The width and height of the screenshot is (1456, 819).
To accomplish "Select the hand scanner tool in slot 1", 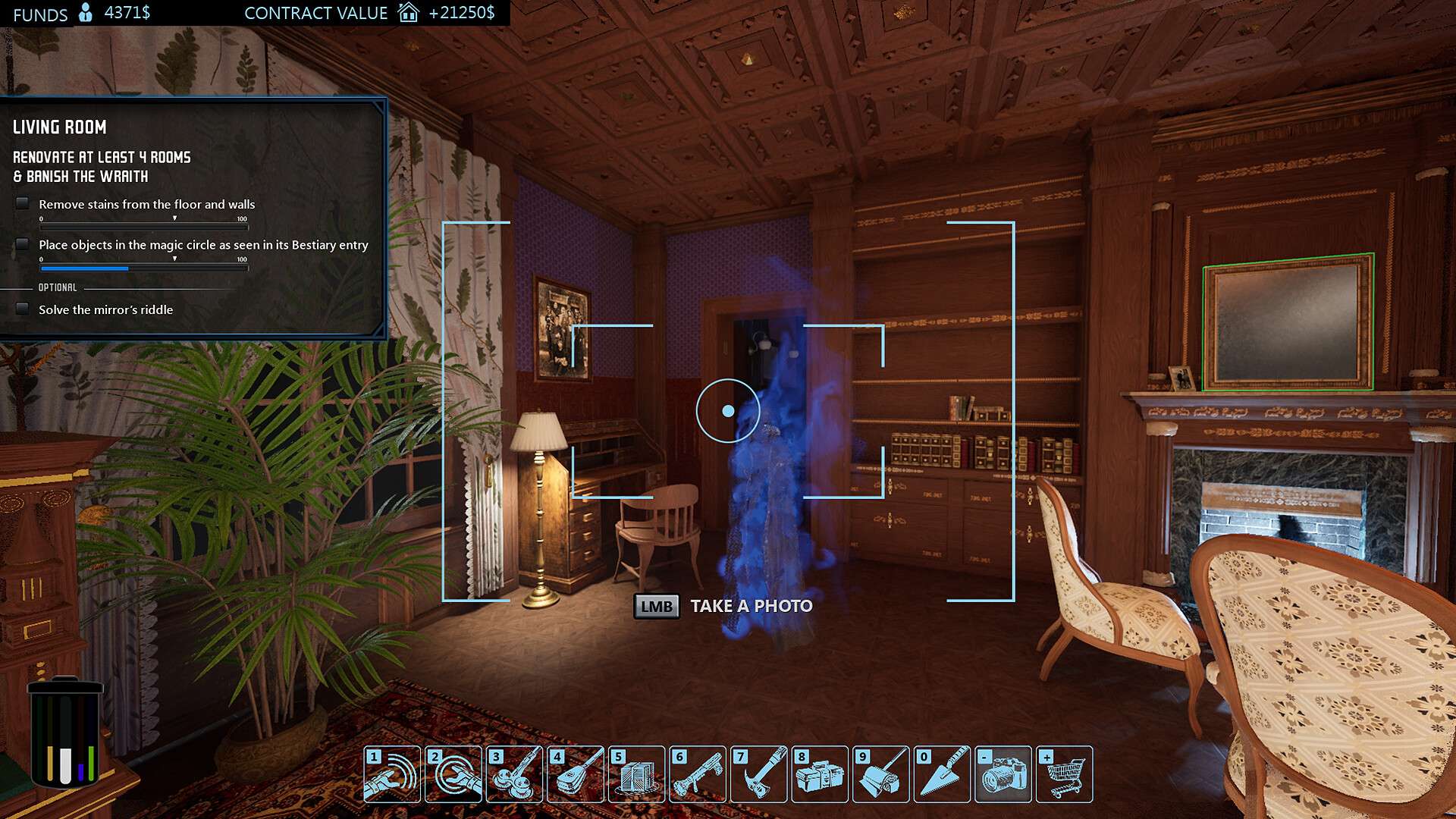I will click(392, 774).
